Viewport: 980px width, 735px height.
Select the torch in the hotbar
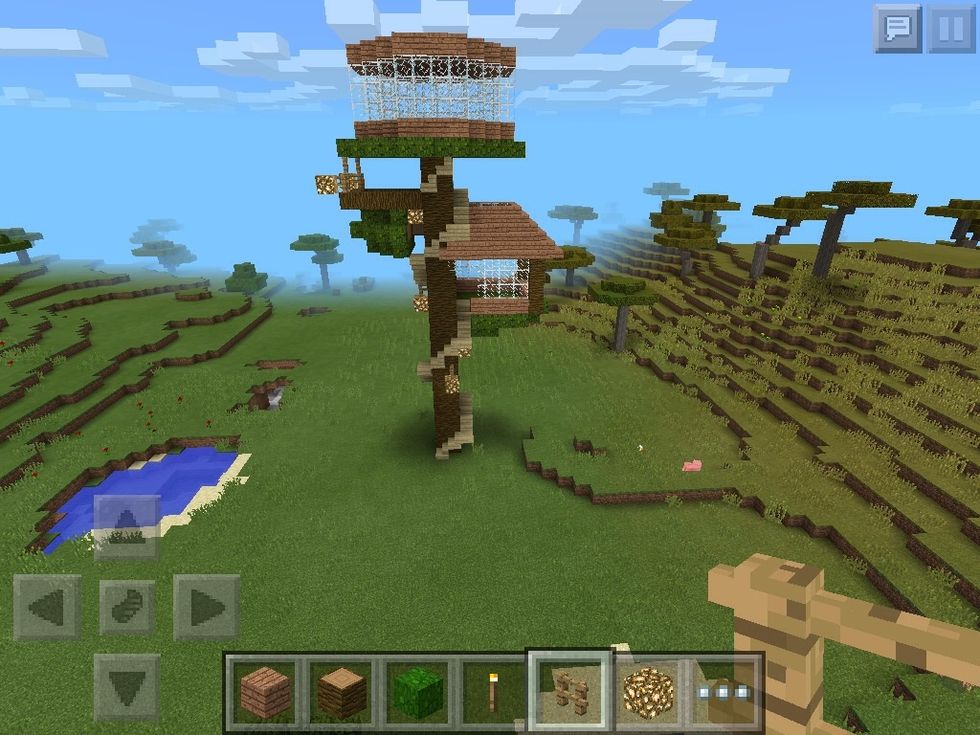click(492, 691)
